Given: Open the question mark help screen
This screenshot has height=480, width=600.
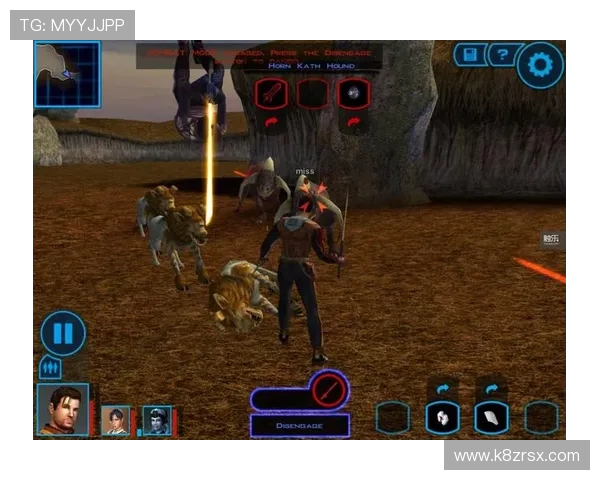Looking at the screenshot, I should click(x=502, y=55).
